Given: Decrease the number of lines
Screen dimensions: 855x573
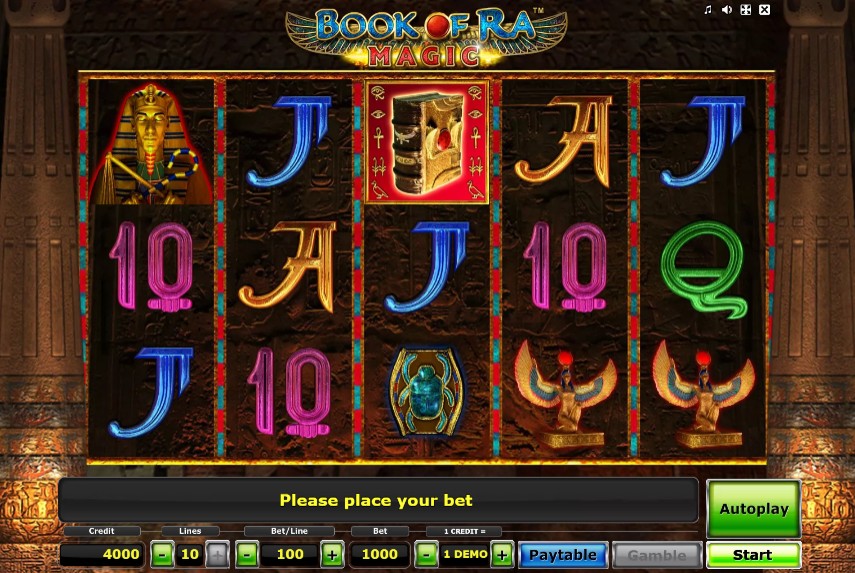Looking at the screenshot, I should point(162,554).
